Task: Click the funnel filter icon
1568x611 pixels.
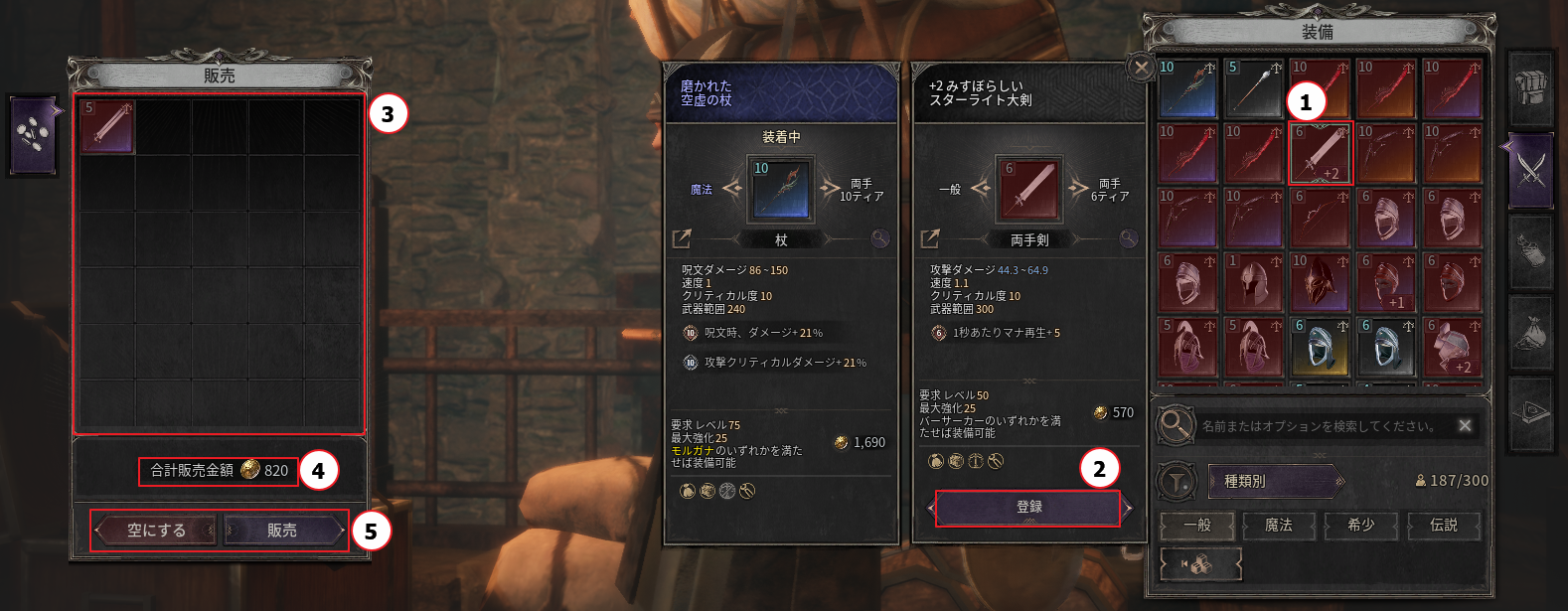Action: pos(1176,482)
